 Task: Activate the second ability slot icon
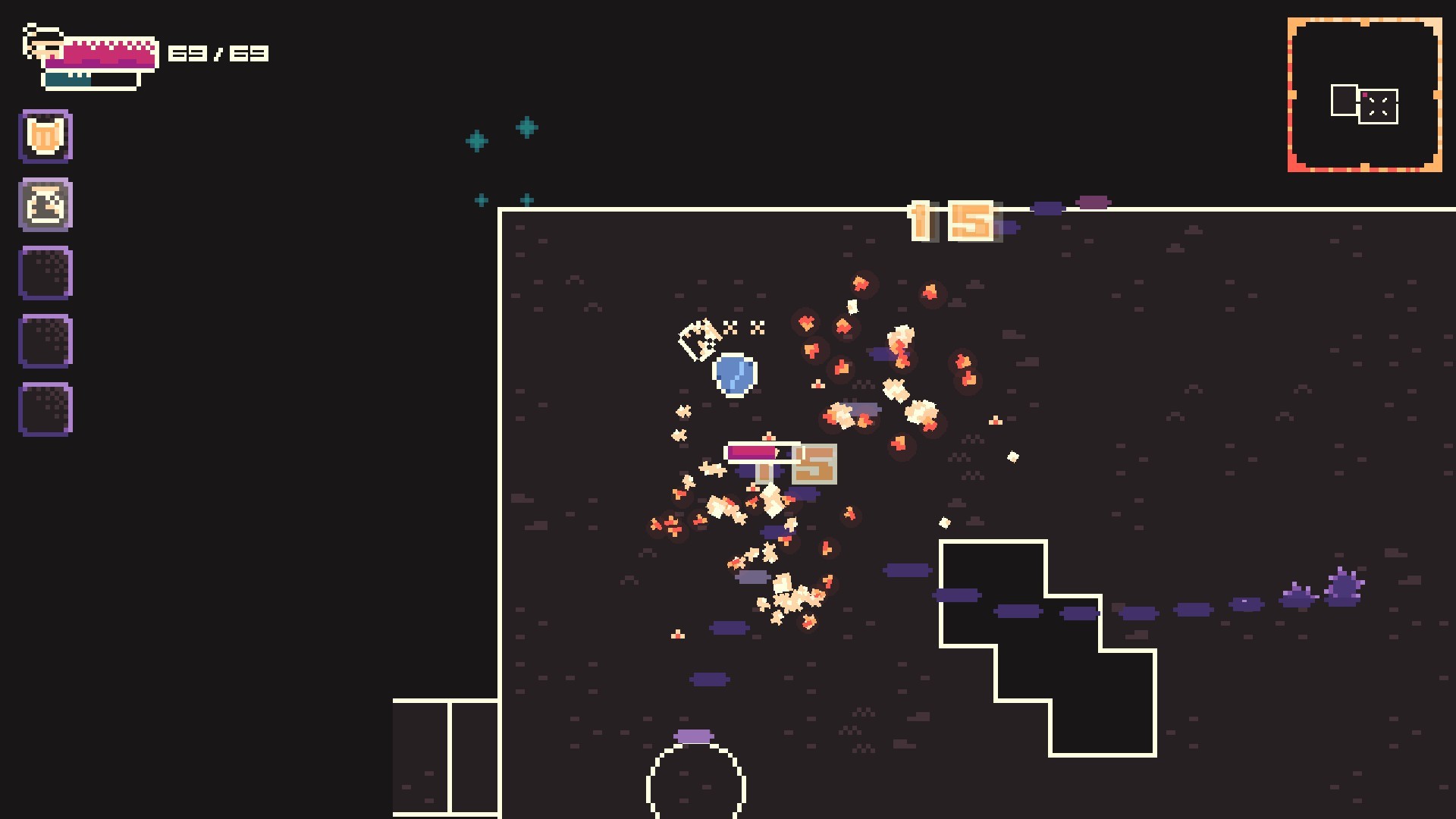(x=45, y=206)
